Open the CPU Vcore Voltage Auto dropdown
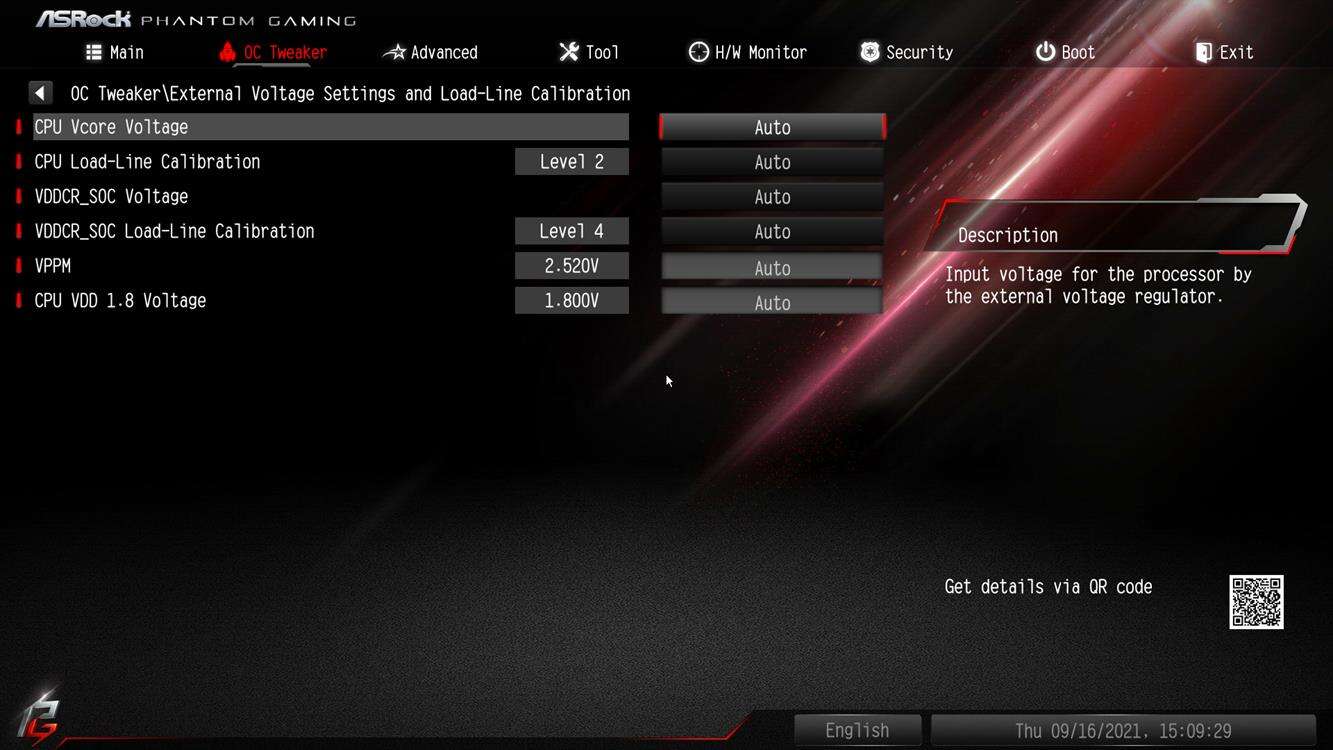This screenshot has width=1333, height=750. [772, 127]
